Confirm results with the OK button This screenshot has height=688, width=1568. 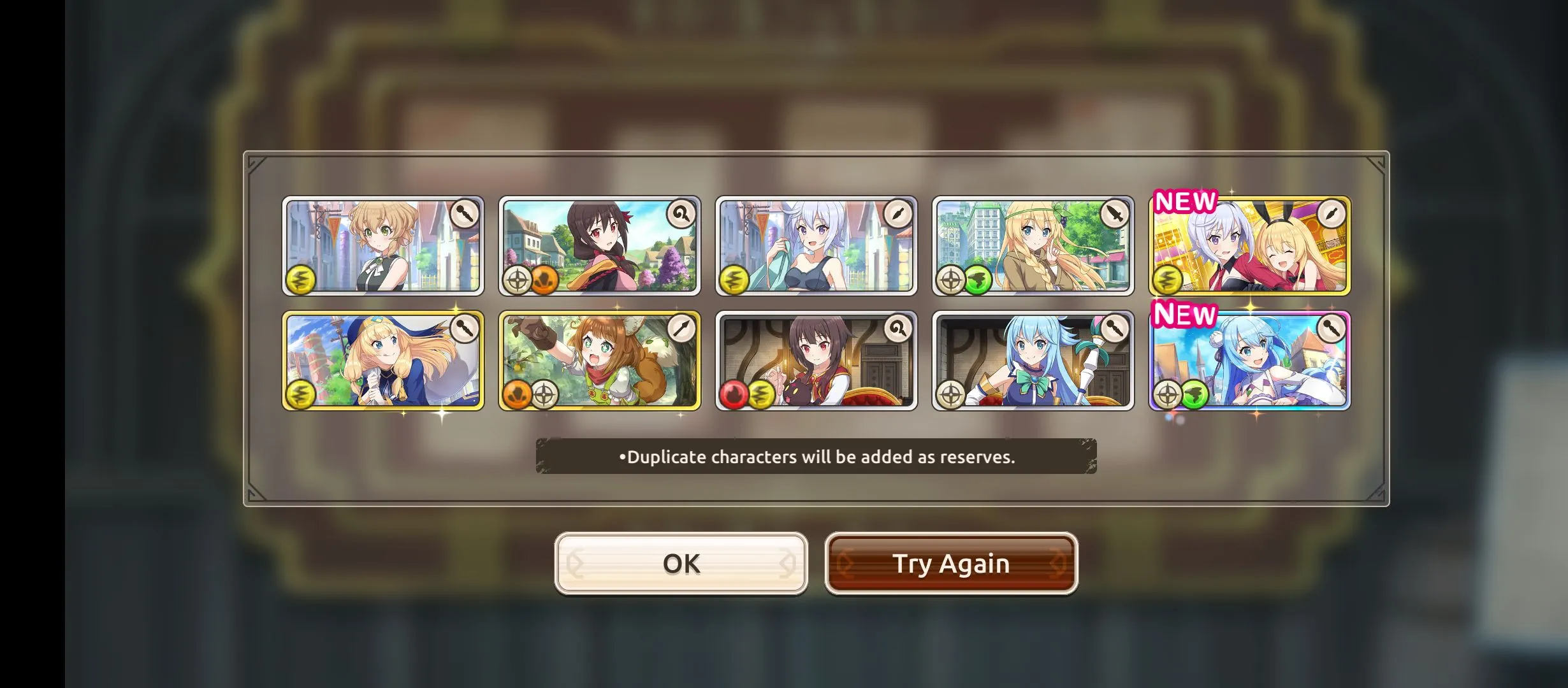tap(681, 563)
